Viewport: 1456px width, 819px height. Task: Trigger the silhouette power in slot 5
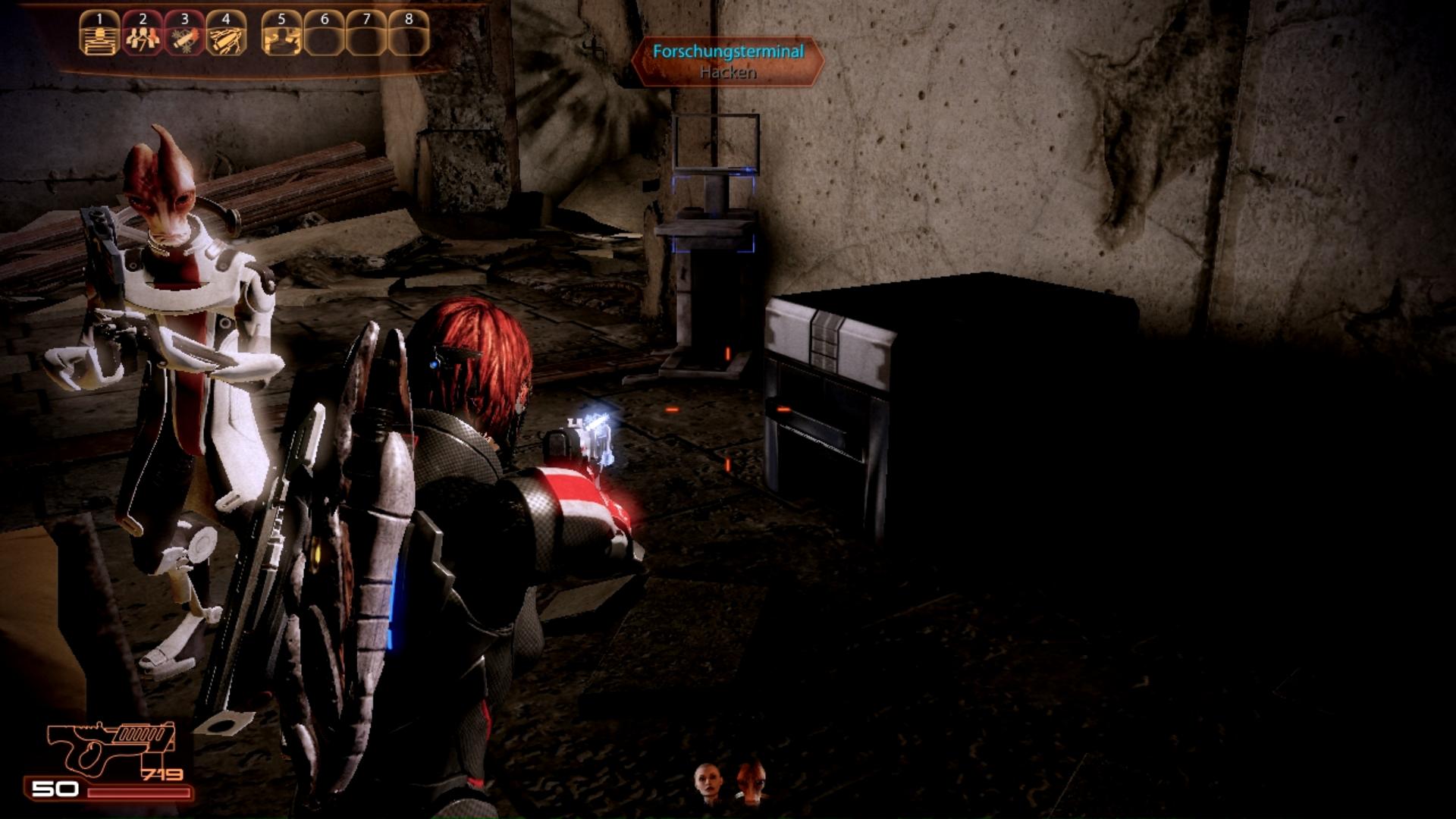pos(281,33)
